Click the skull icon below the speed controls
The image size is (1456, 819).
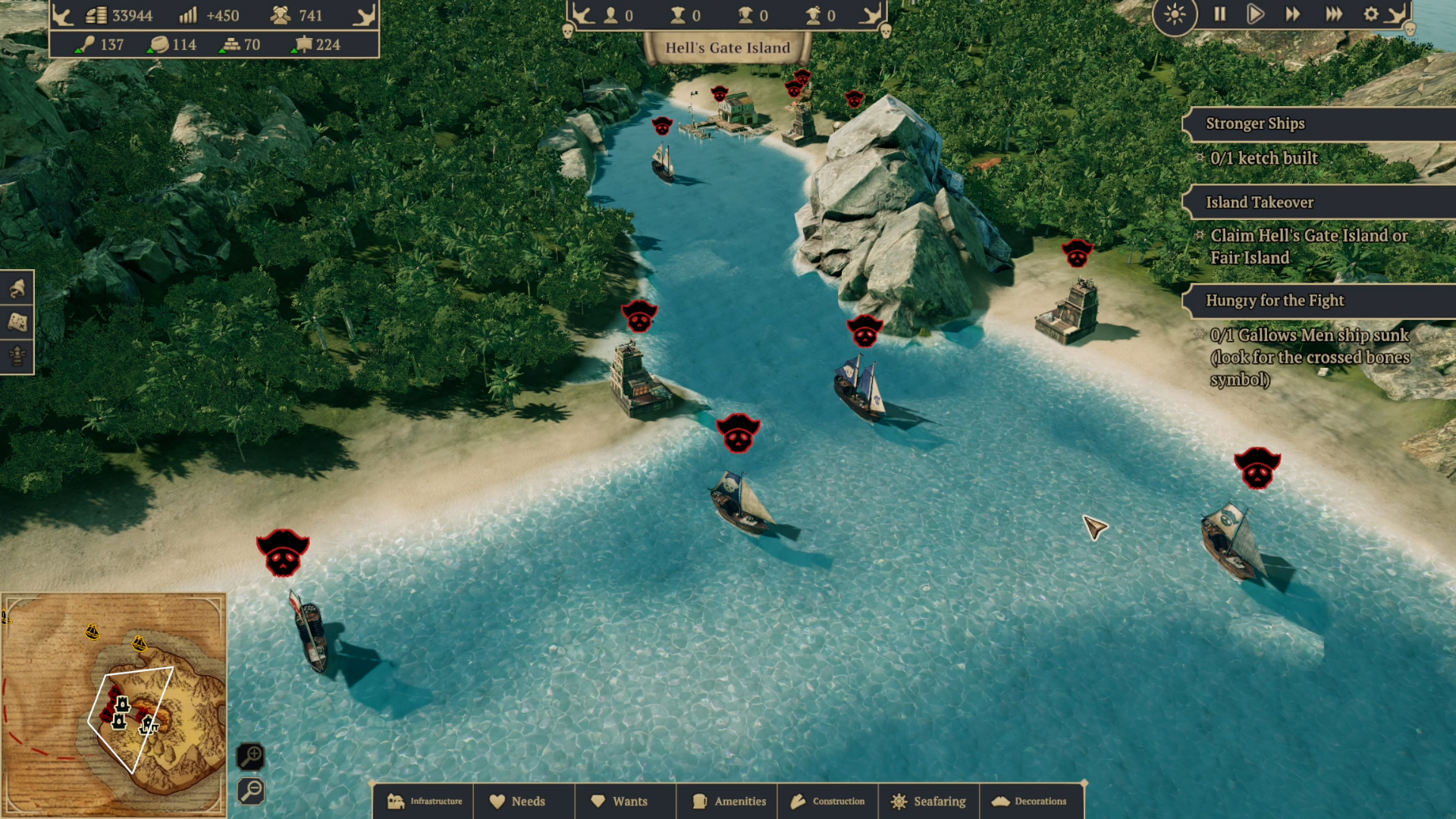(1410, 29)
